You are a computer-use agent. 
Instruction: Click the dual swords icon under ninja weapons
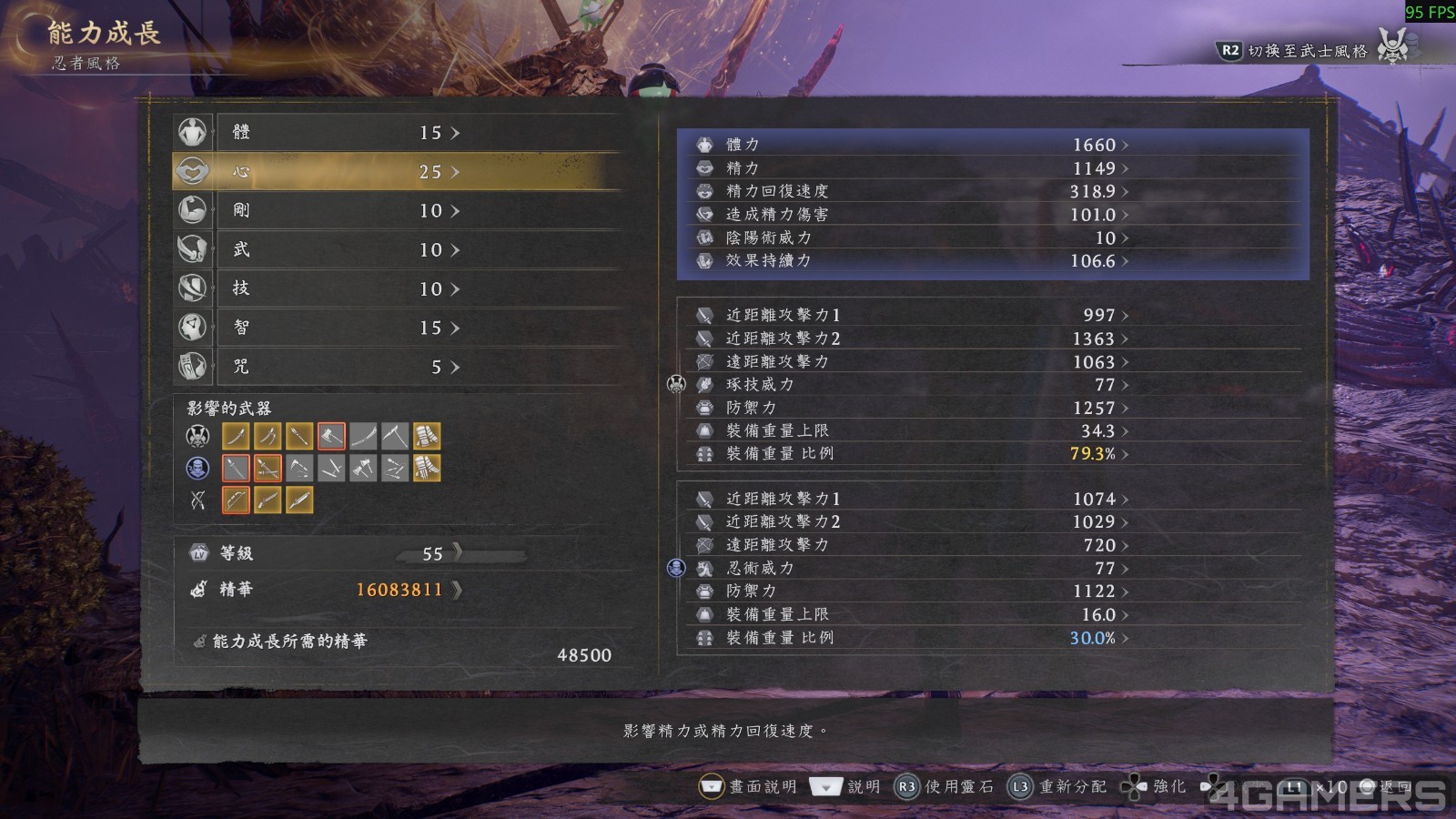(x=268, y=468)
